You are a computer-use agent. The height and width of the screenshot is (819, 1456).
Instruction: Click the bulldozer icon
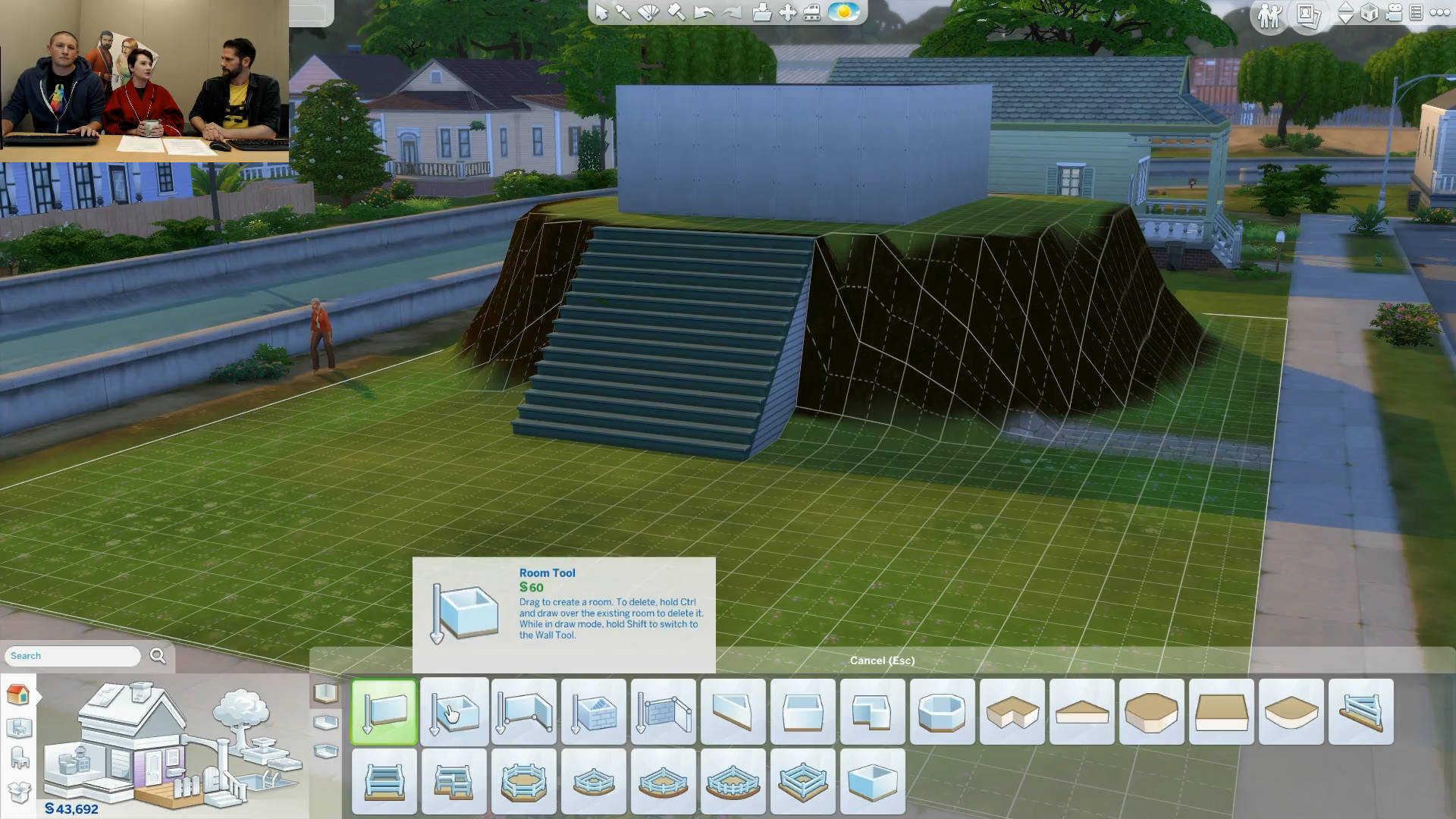point(811,13)
